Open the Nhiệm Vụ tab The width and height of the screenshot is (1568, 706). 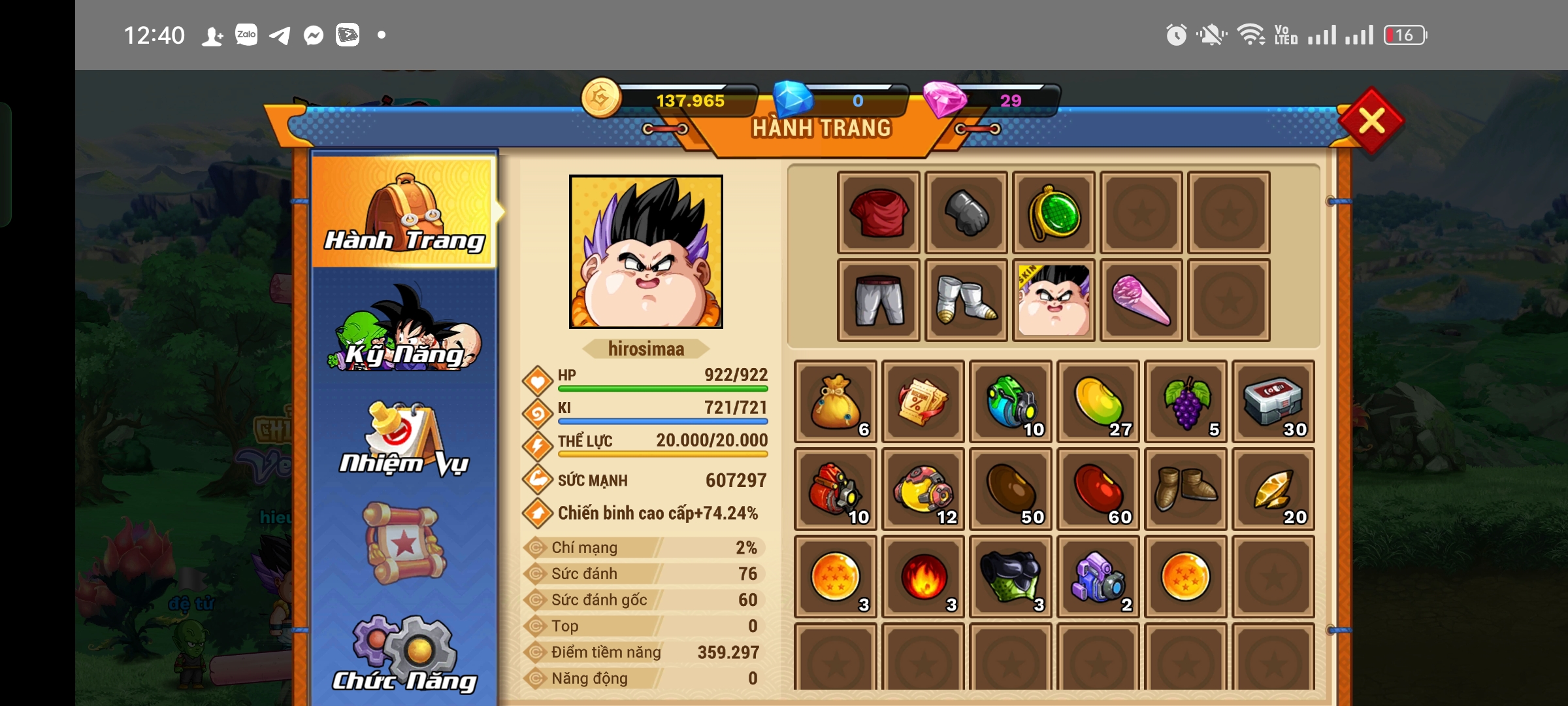pos(404,440)
